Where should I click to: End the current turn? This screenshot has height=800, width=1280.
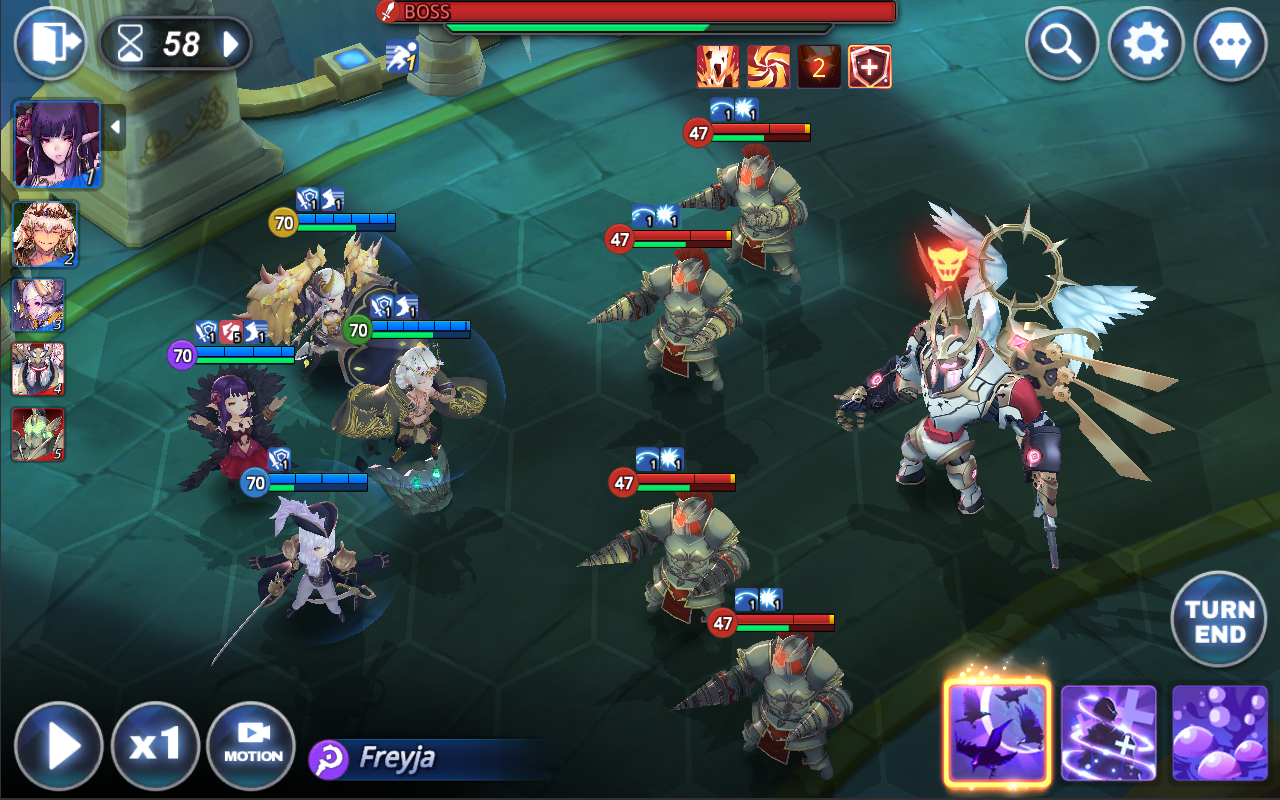(x=1220, y=620)
